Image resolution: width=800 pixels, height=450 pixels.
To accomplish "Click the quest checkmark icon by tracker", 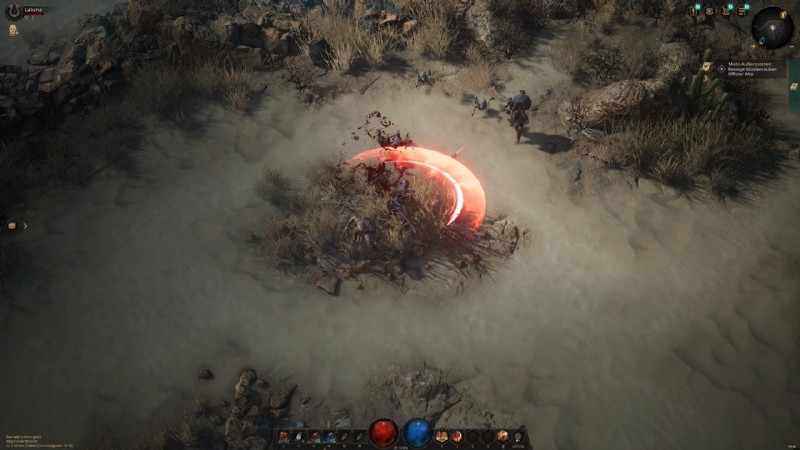I will (708, 67).
